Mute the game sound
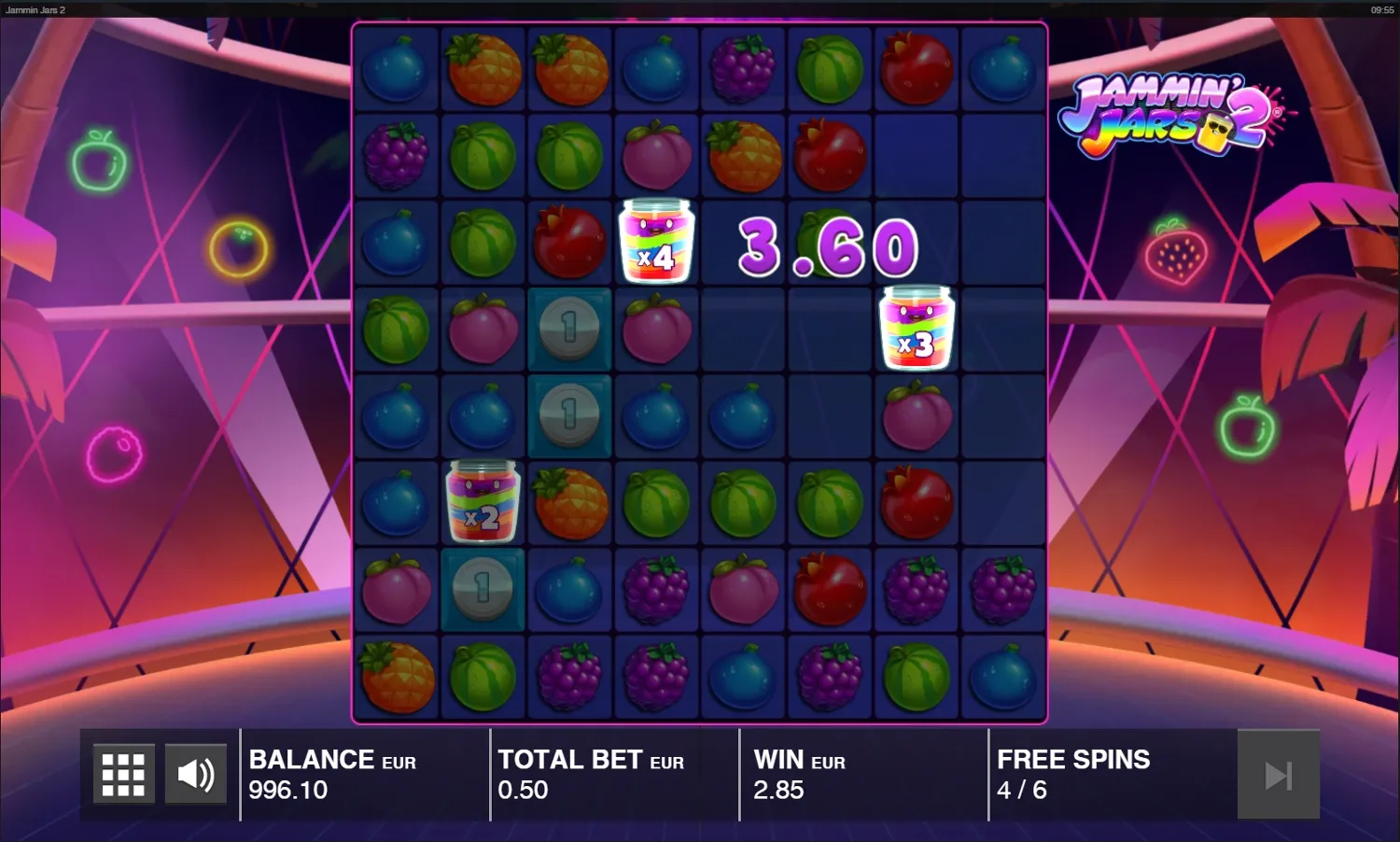The height and width of the screenshot is (842, 1400). point(195,774)
